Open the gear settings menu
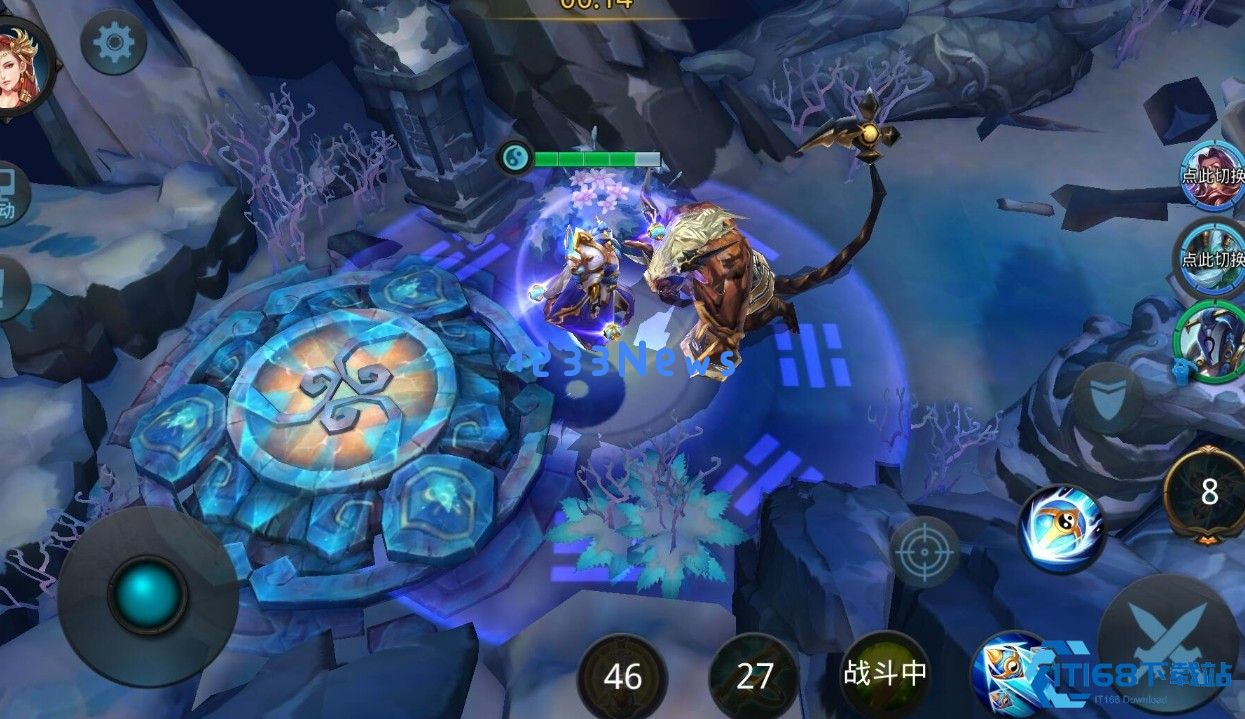1245x719 pixels. point(113,42)
